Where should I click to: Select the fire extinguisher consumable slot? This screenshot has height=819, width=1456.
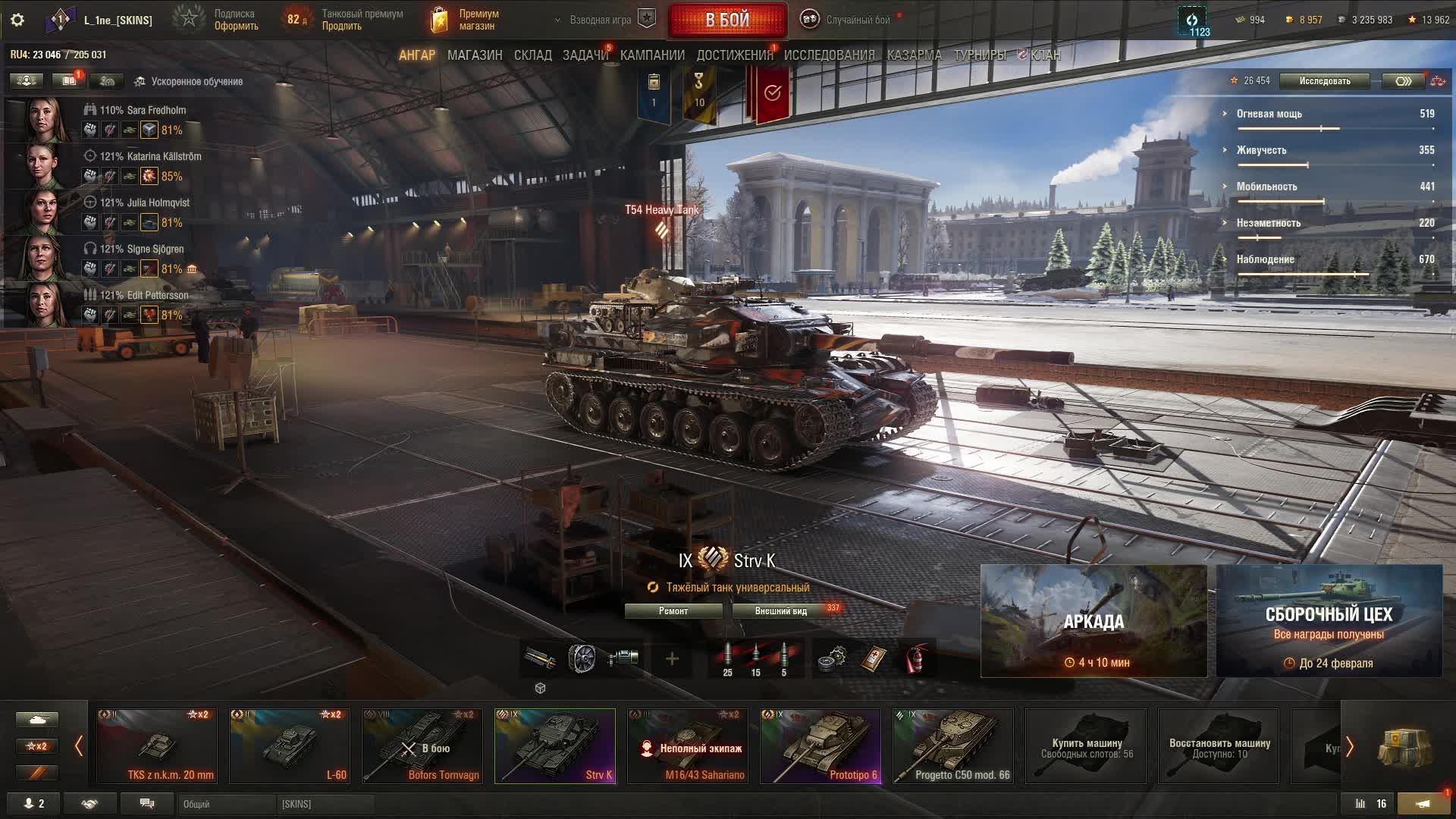pyautogui.click(x=917, y=659)
